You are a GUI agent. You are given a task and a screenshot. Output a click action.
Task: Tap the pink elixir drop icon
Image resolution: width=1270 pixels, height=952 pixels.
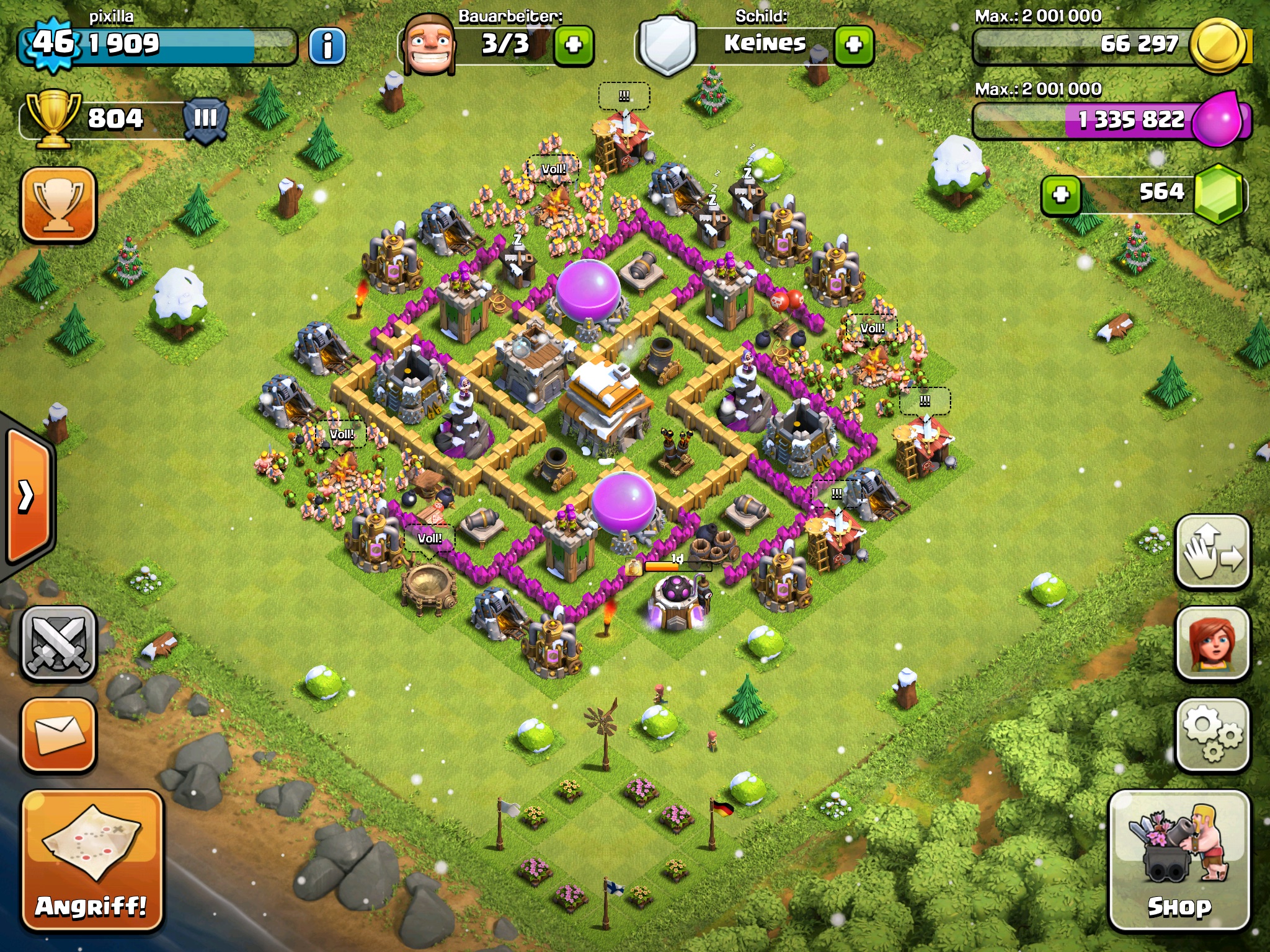[x=1218, y=119]
